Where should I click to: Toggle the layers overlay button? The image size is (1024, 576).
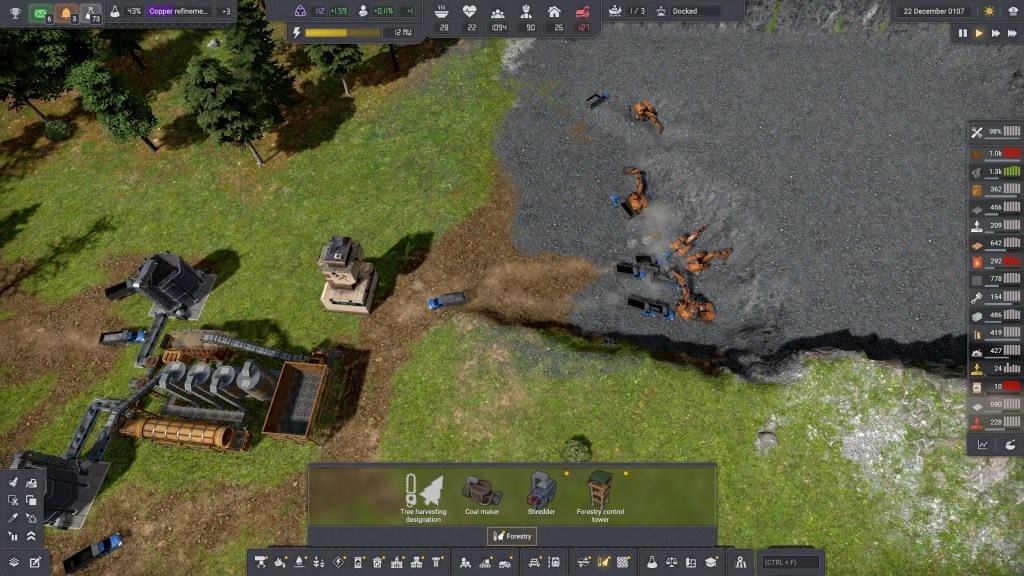click(13, 562)
